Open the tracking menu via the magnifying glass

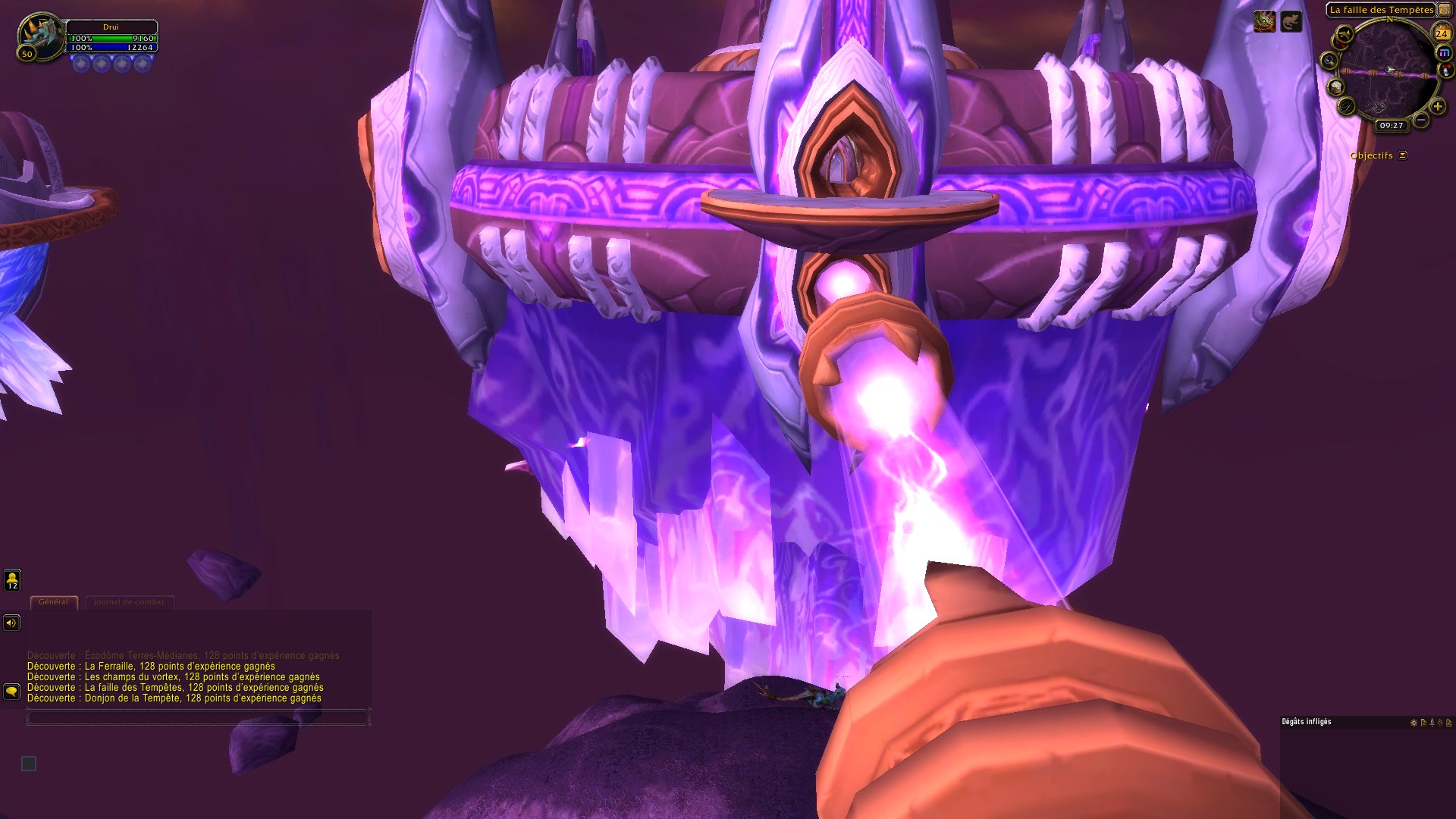(x=1329, y=61)
